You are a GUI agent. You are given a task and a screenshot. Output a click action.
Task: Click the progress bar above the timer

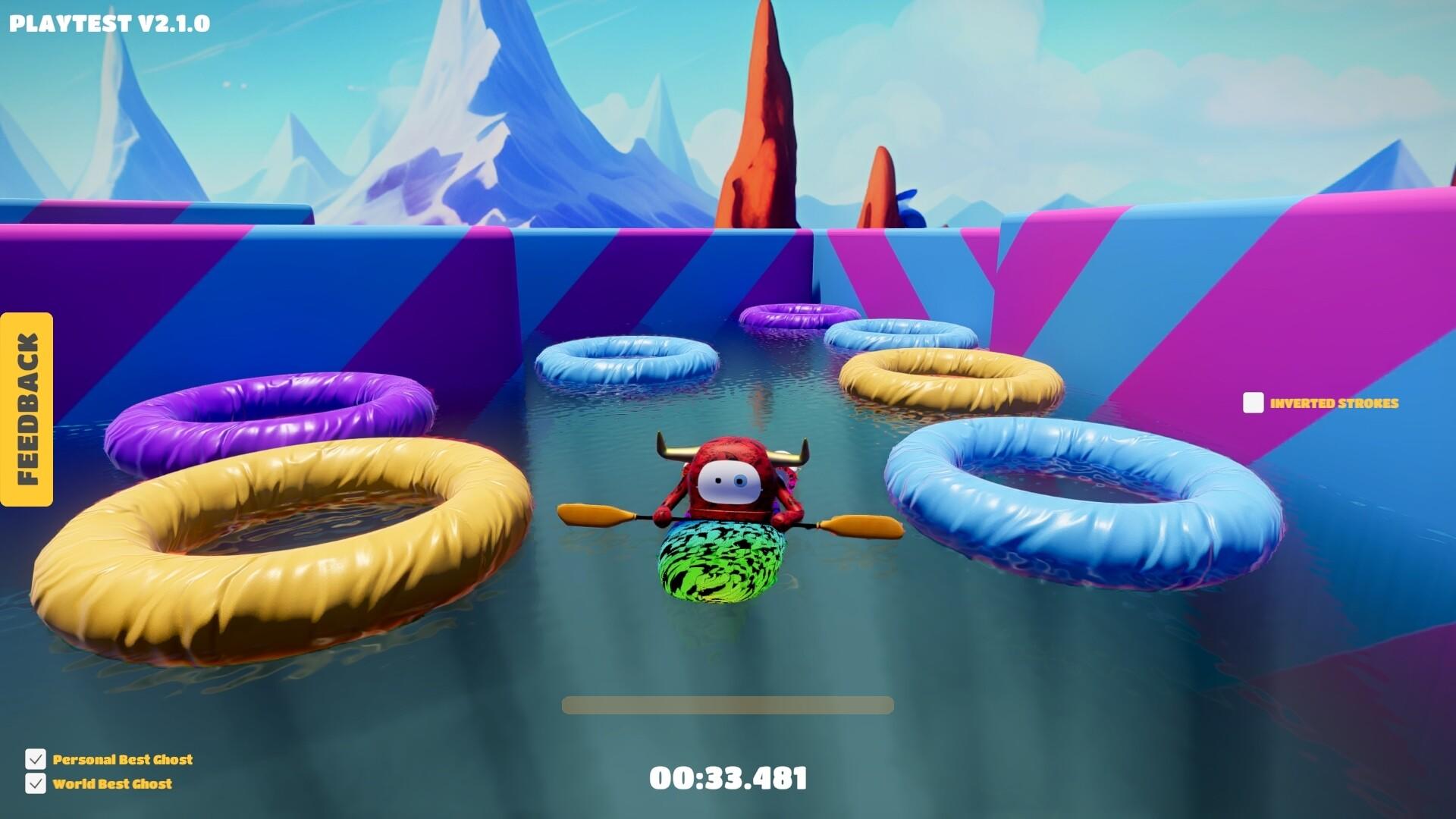tap(726, 705)
